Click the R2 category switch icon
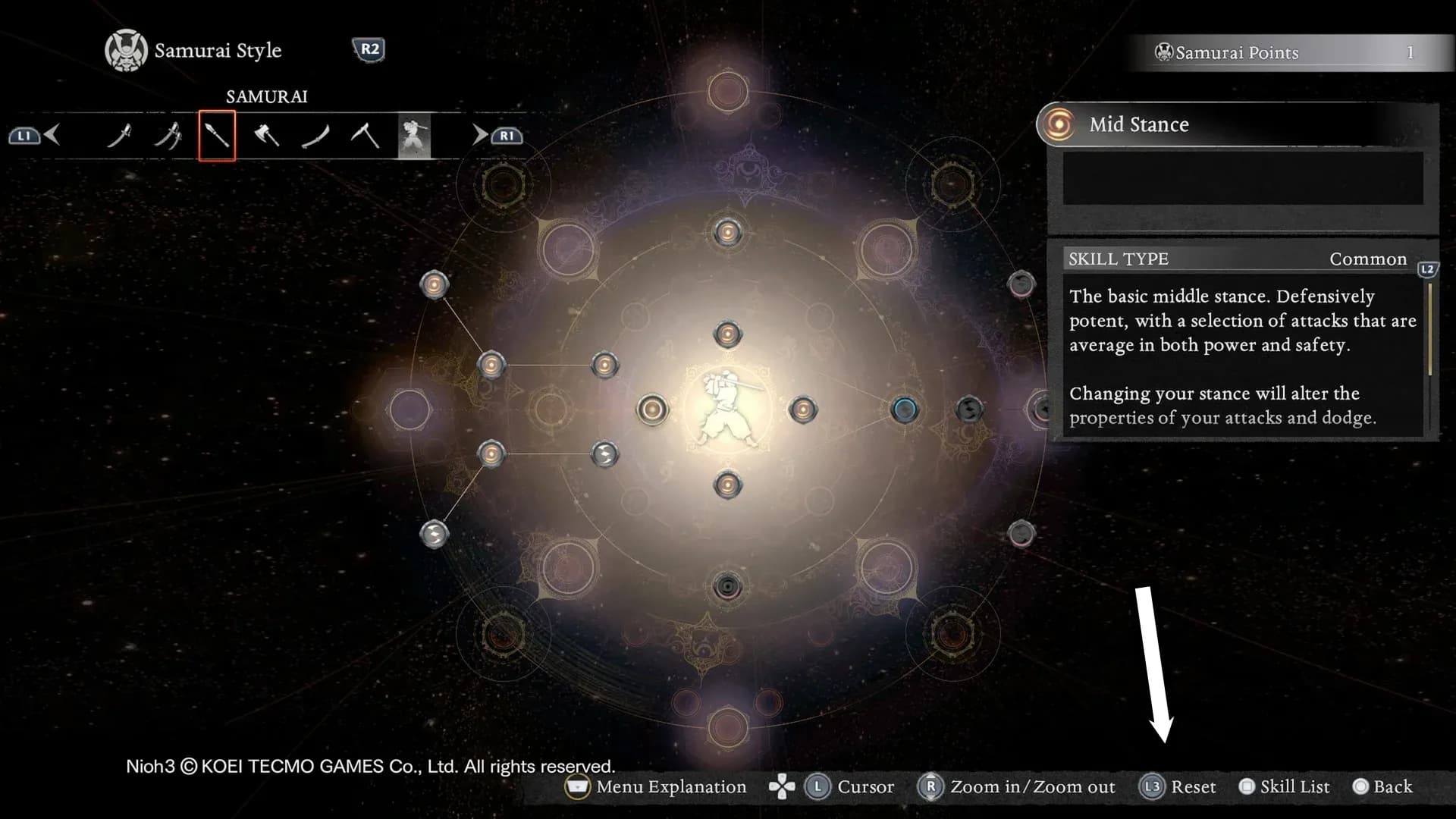Screen dimensions: 1456x819 369,48
